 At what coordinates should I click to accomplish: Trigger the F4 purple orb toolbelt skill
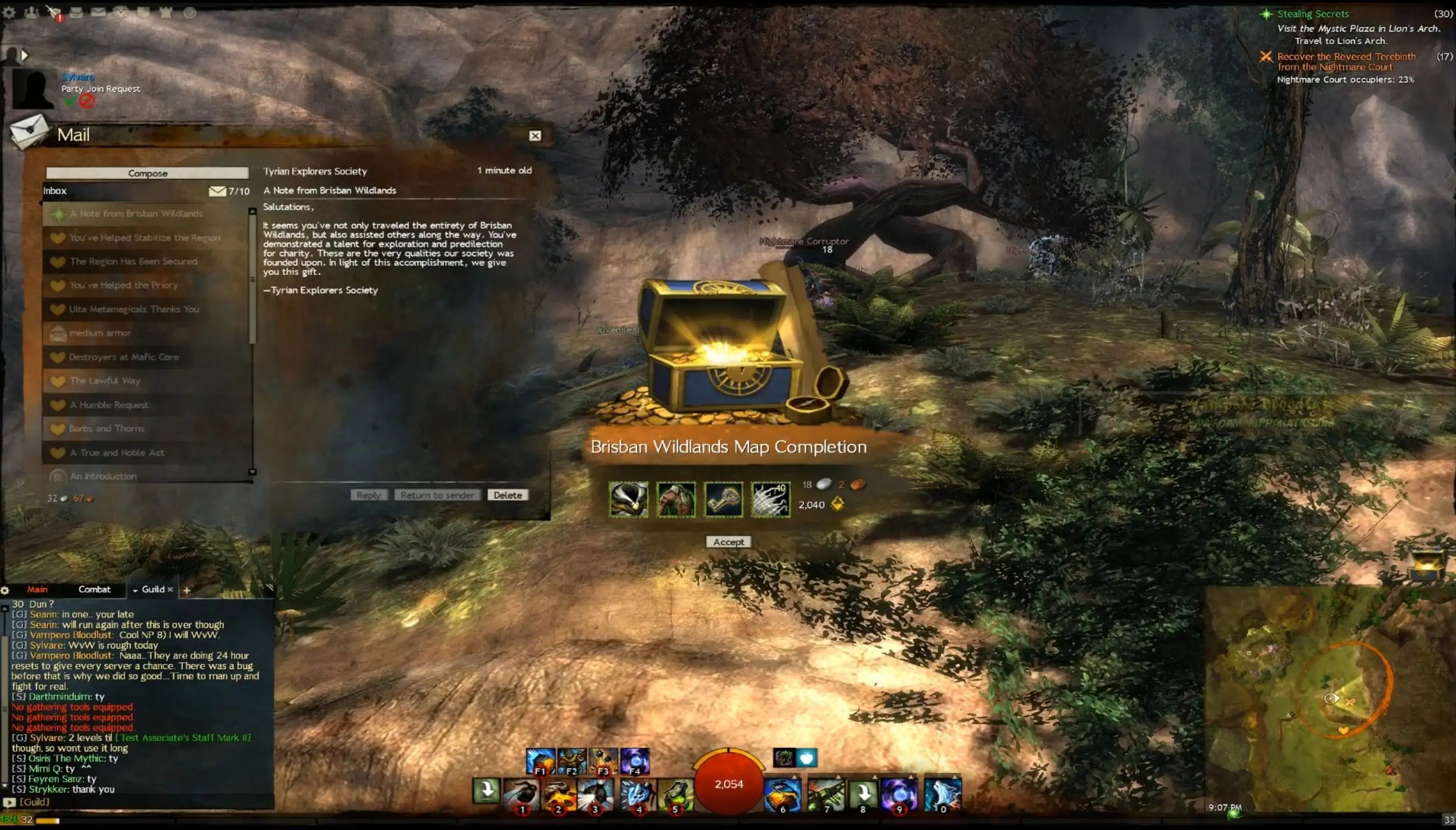[x=634, y=761]
